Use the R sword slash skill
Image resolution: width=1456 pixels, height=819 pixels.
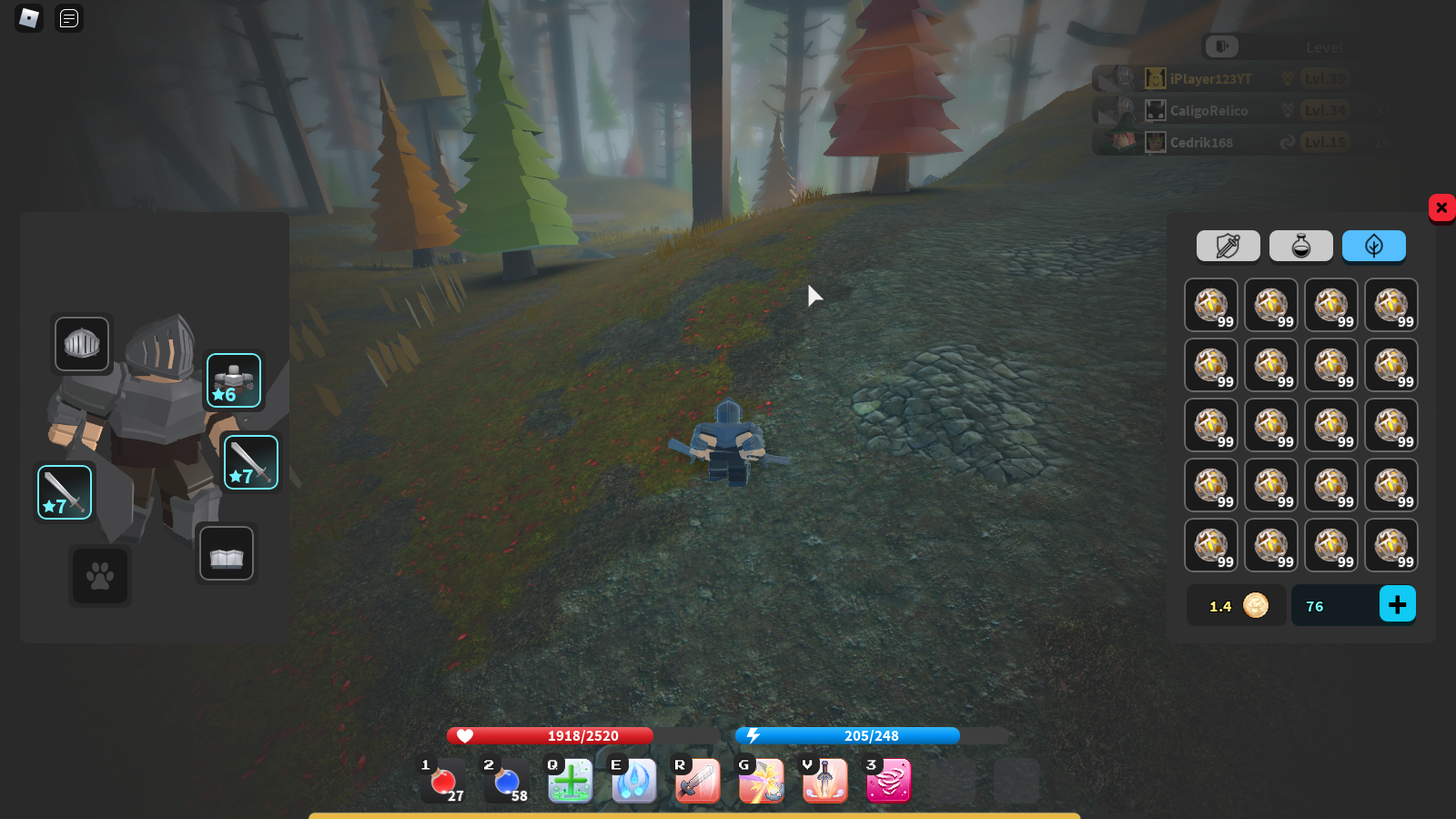tap(697, 781)
